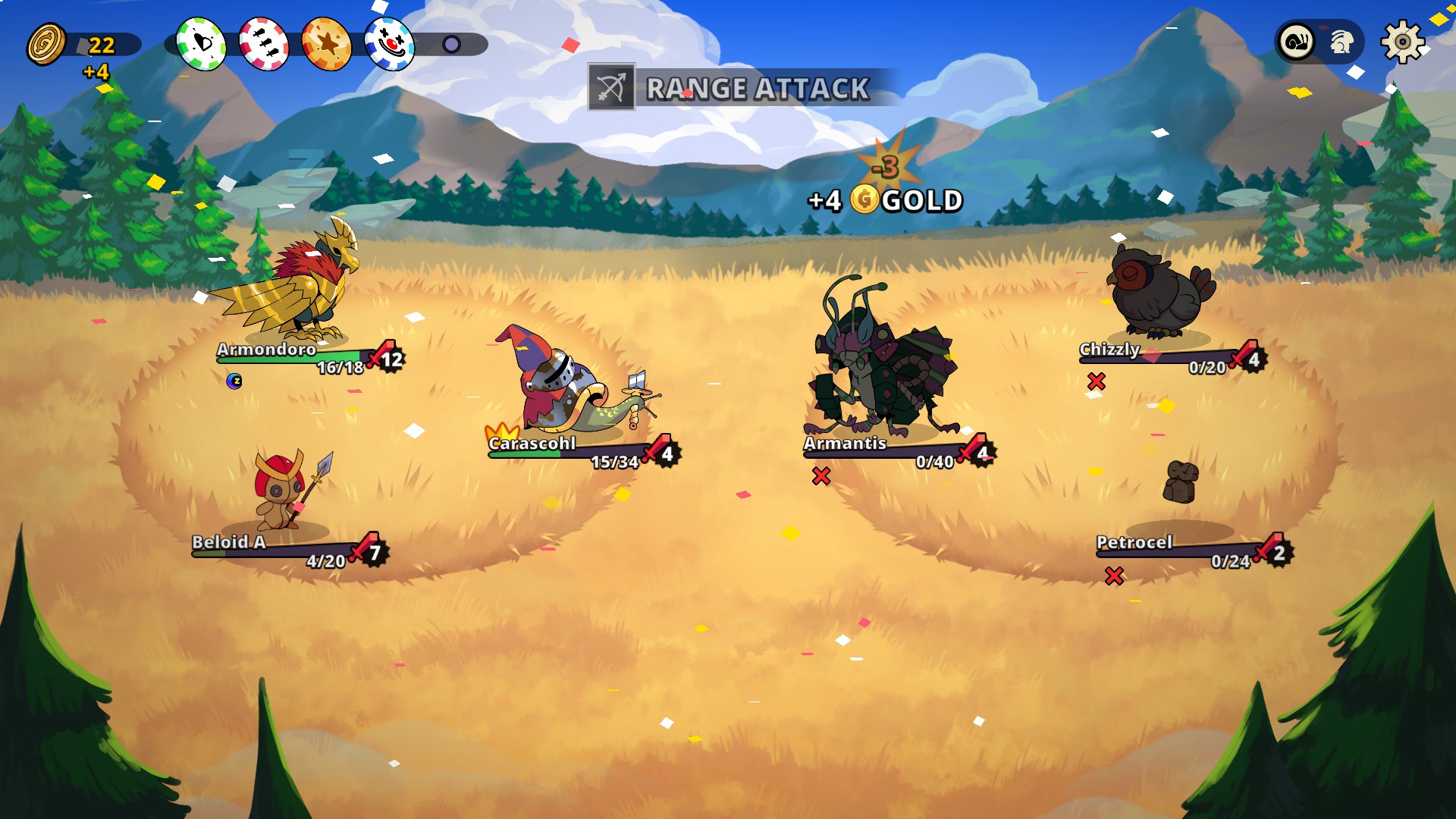Inspect the blue clown-face poker chip
Screen dimensions: 1456x819
[390, 44]
